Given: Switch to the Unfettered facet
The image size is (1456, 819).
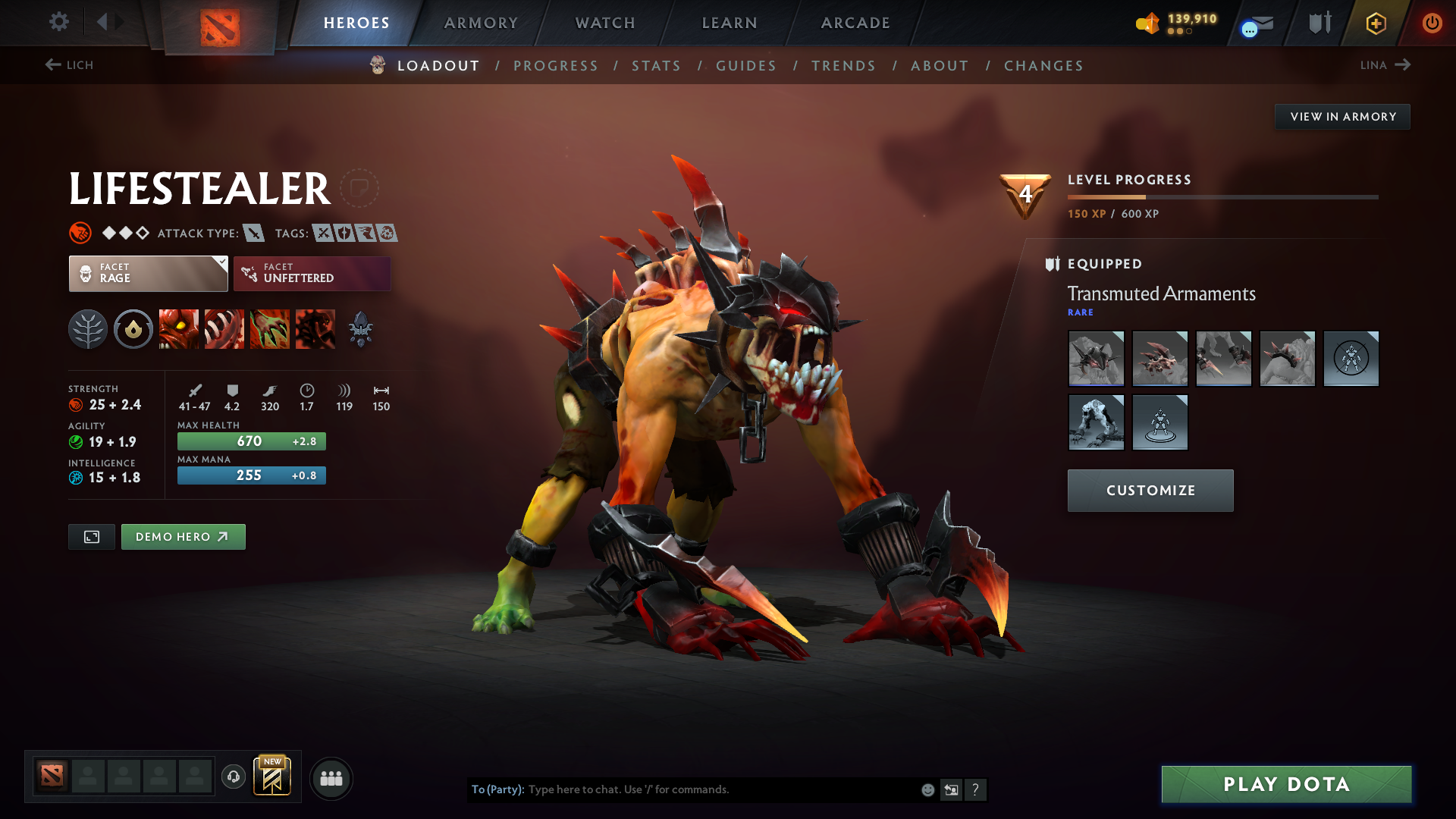Looking at the screenshot, I should 312,273.
